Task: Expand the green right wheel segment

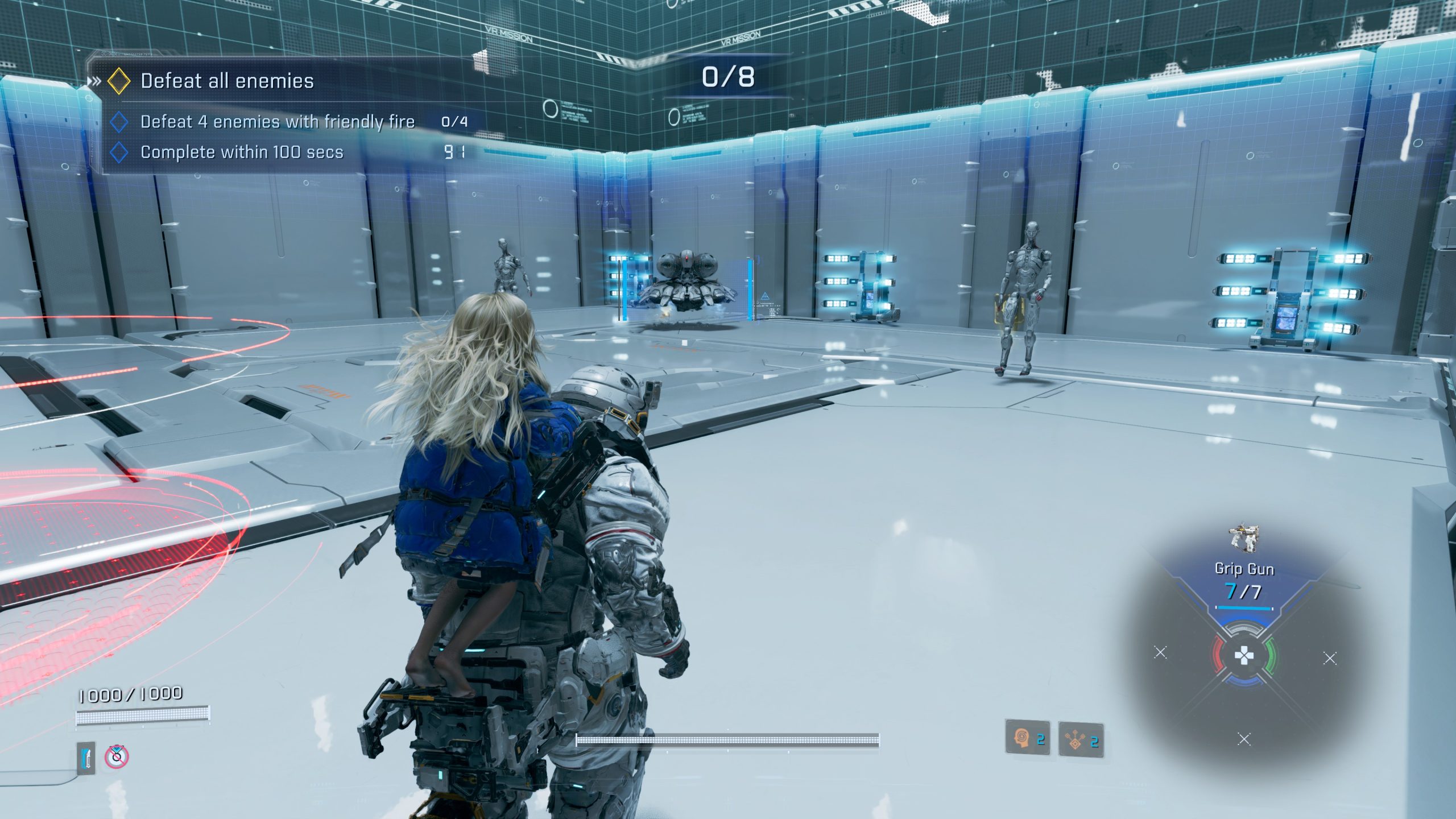Action: tap(1271, 656)
